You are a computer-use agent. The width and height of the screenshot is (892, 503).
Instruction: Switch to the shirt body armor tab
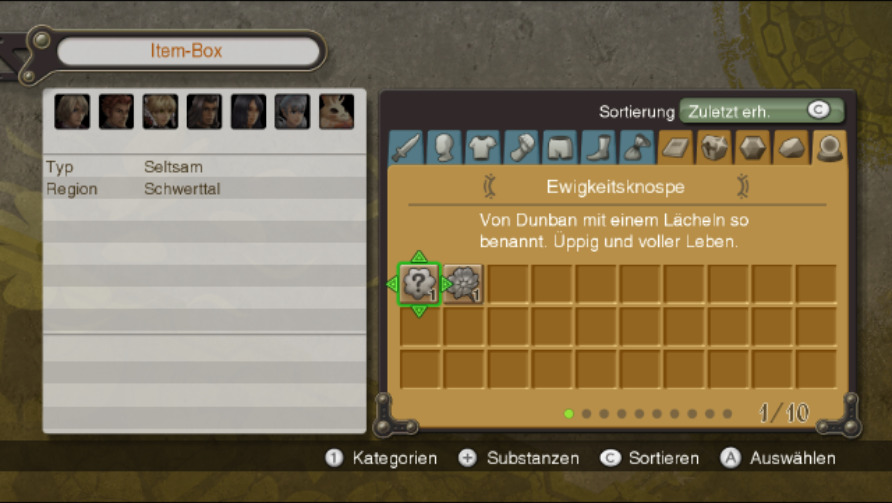[482, 147]
